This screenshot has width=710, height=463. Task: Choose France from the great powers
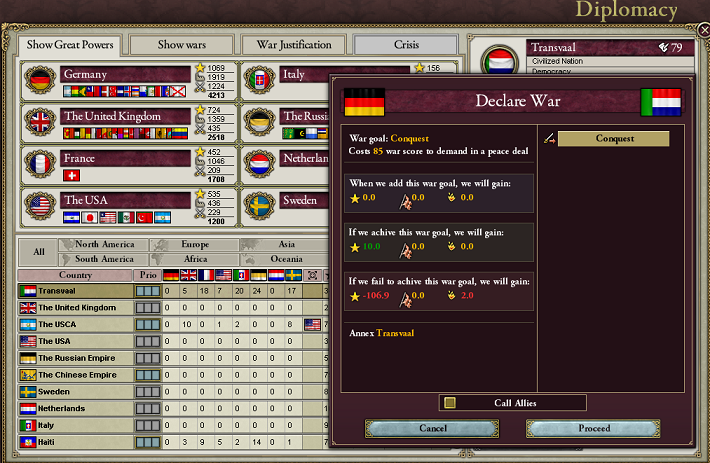pyautogui.click(x=126, y=157)
